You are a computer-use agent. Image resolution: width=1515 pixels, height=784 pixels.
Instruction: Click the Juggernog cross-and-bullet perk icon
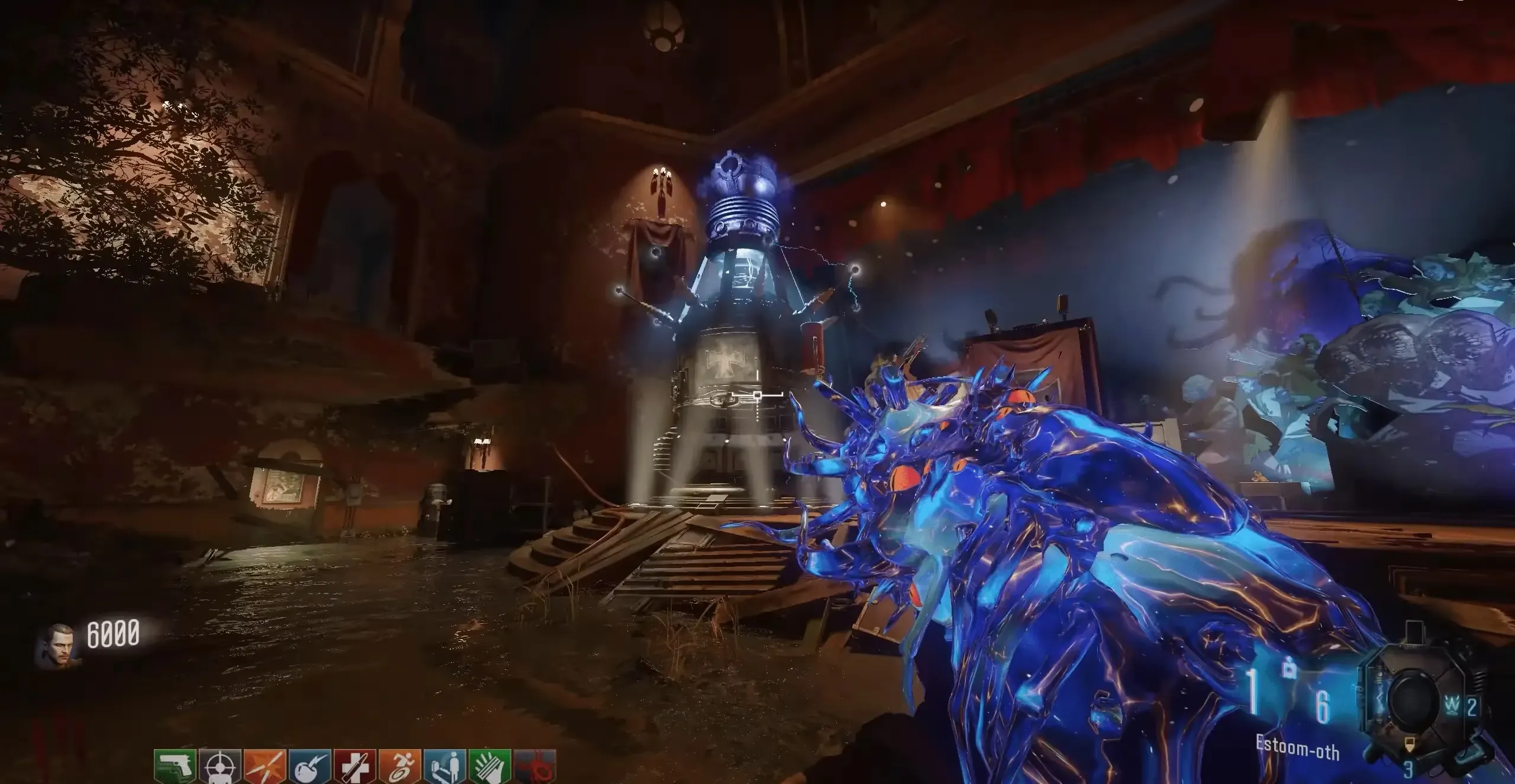pyautogui.click(x=355, y=767)
